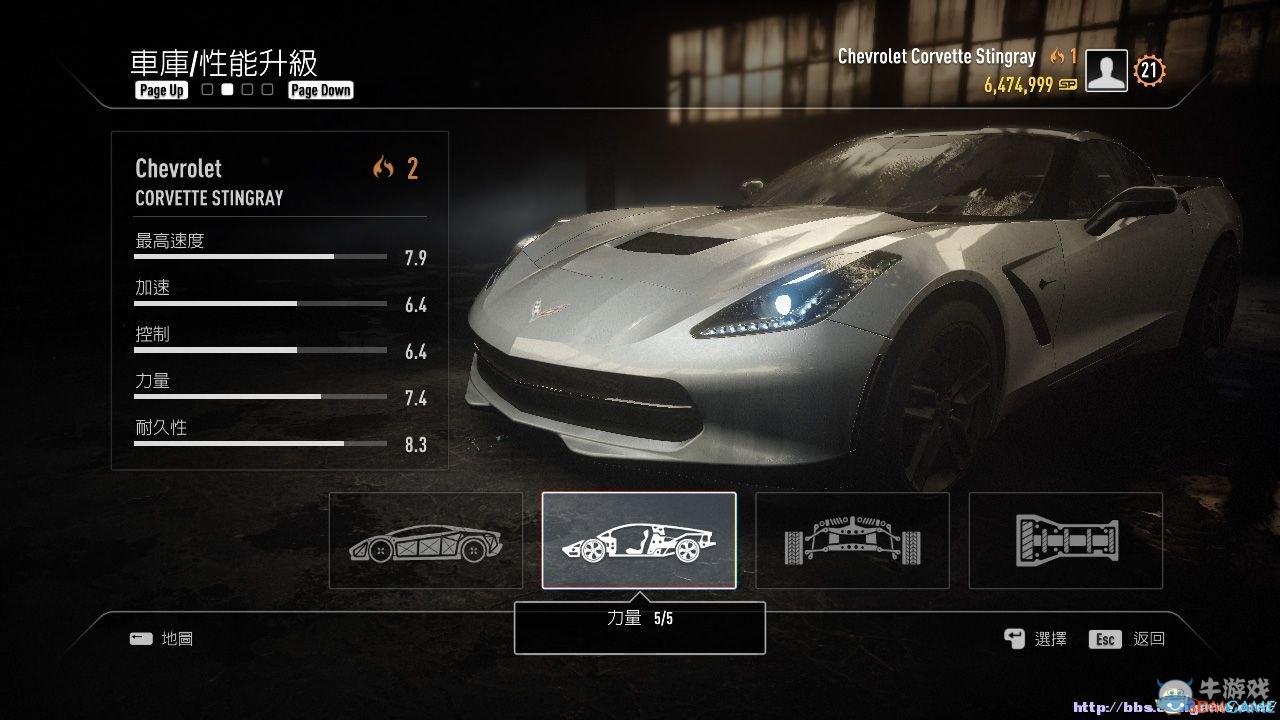Select the first page indicator dot
1280x720 pixels.
point(206,89)
